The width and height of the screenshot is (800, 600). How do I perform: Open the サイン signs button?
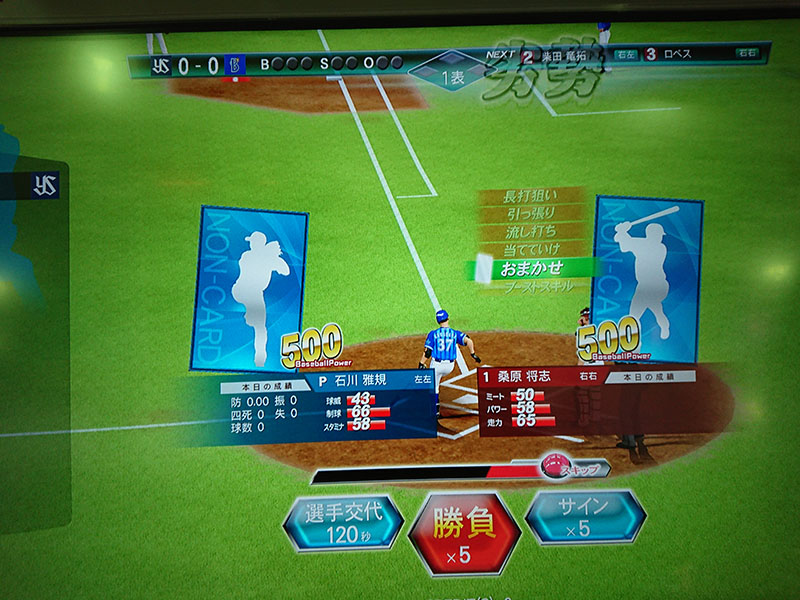coord(584,516)
